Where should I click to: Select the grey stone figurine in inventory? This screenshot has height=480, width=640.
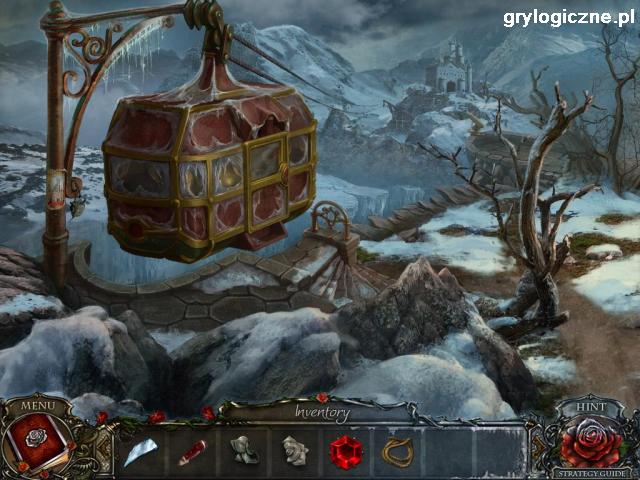tap(242, 451)
